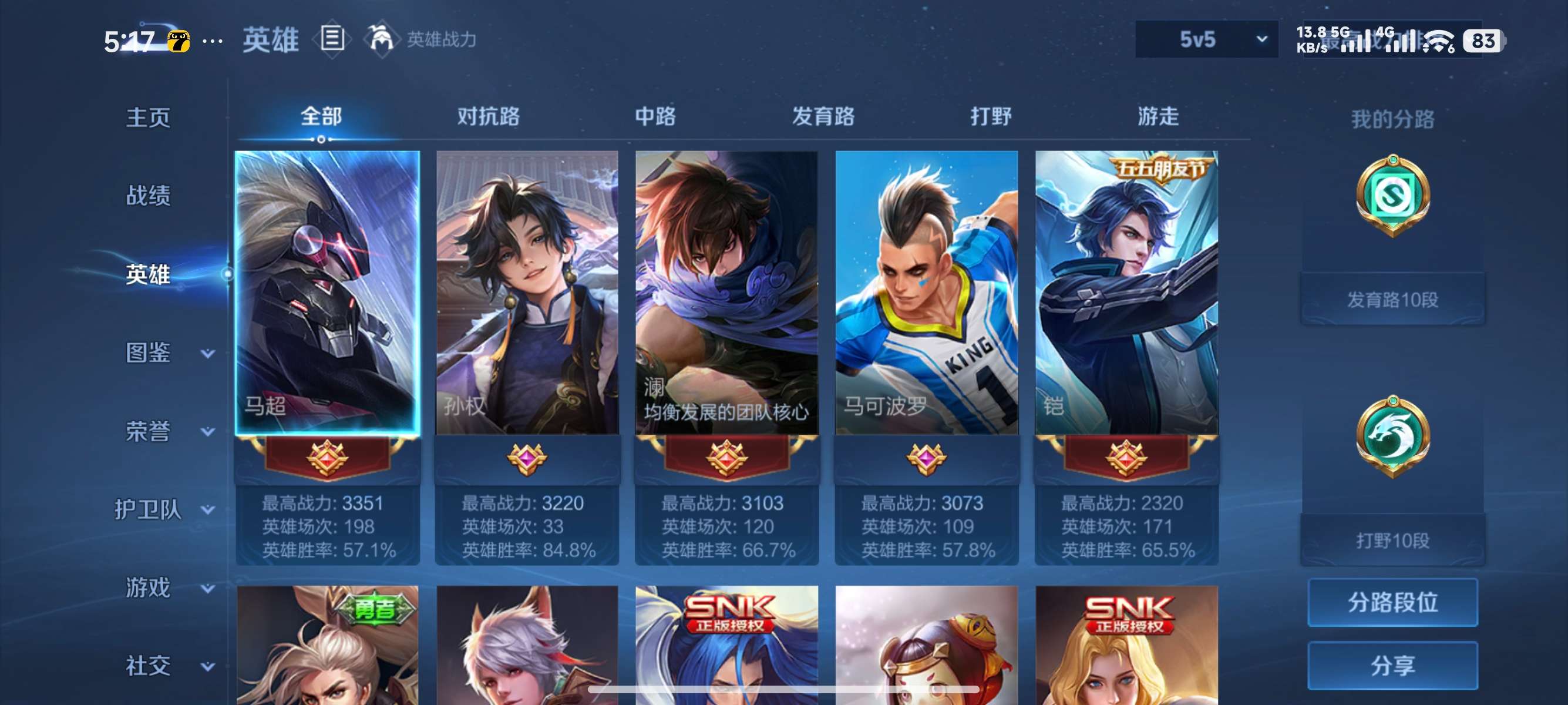Expand the 社交 sidebar section
This screenshot has height=705, width=1568.
pyautogui.click(x=149, y=665)
